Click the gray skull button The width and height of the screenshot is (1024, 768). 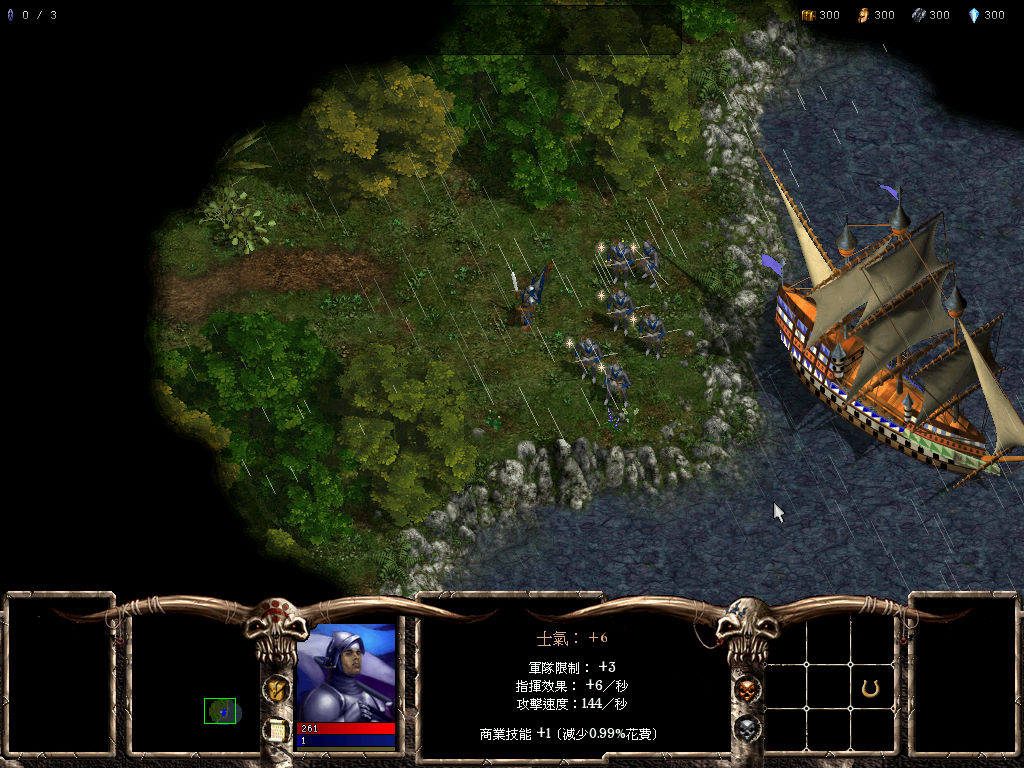tap(746, 729)
